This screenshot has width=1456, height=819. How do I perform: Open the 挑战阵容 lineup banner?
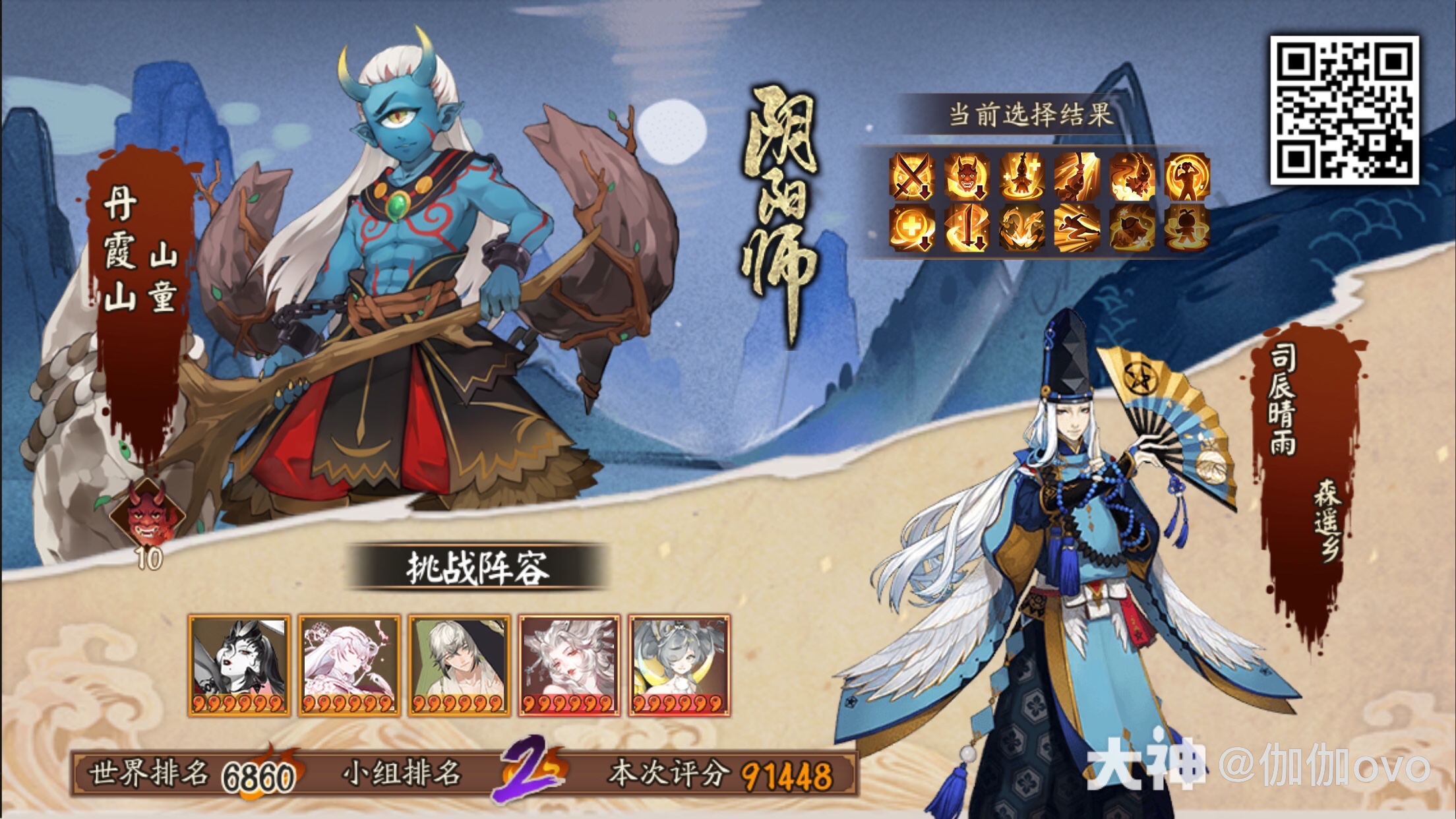(476, 567)
